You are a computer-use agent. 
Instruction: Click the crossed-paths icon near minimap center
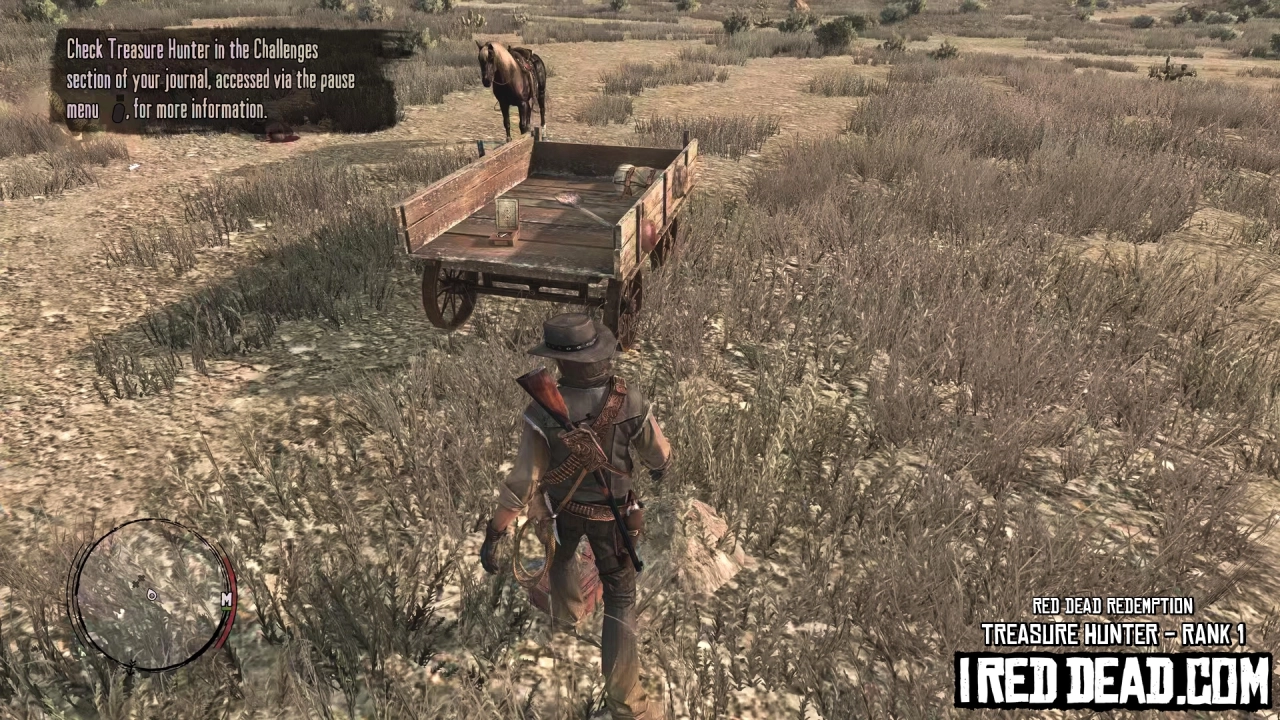139,580
